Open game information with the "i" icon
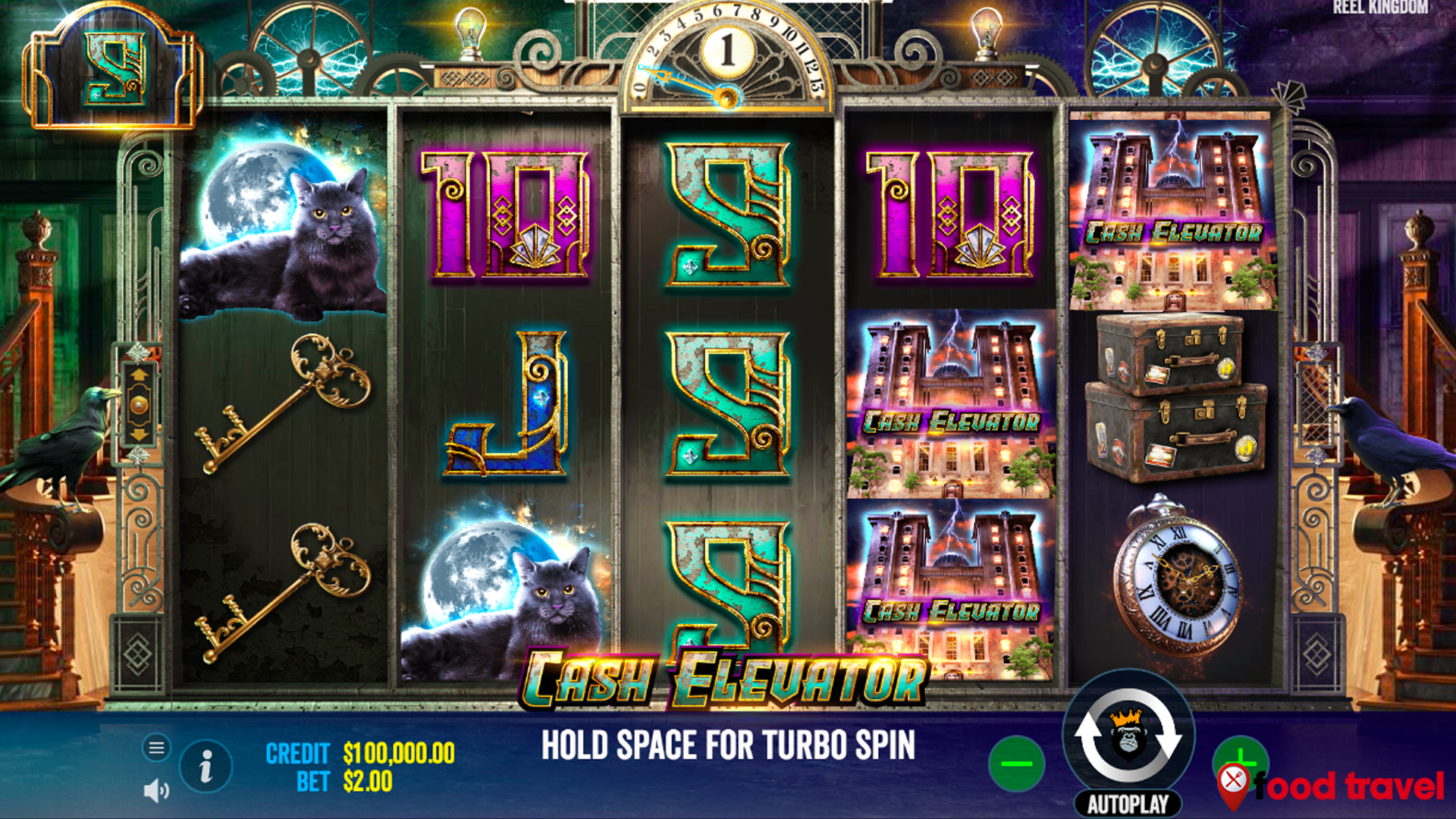The image size is (1456, 819). pyautogui.click(x=205, y=766)
